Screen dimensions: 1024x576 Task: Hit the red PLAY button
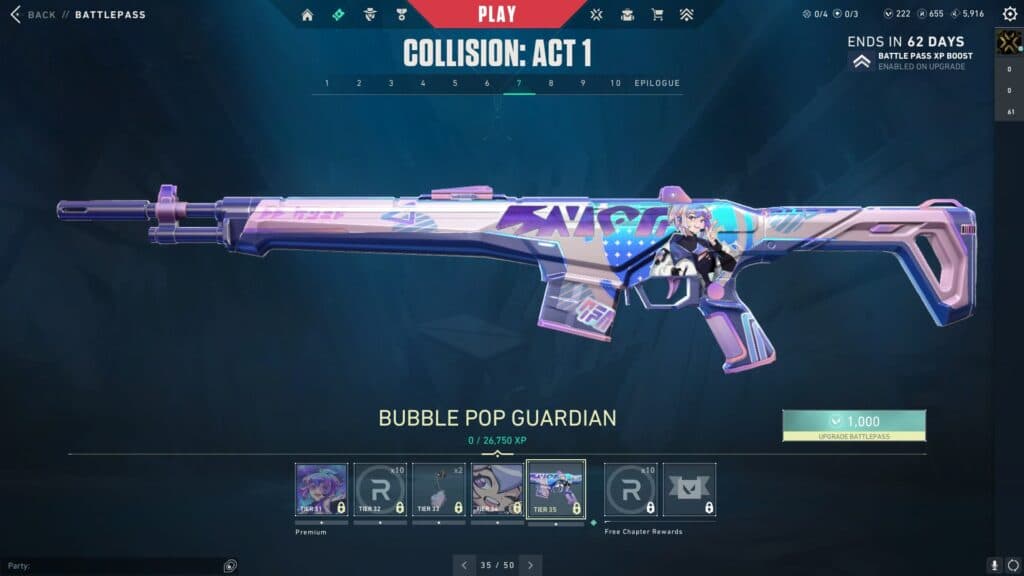(497, 14)
